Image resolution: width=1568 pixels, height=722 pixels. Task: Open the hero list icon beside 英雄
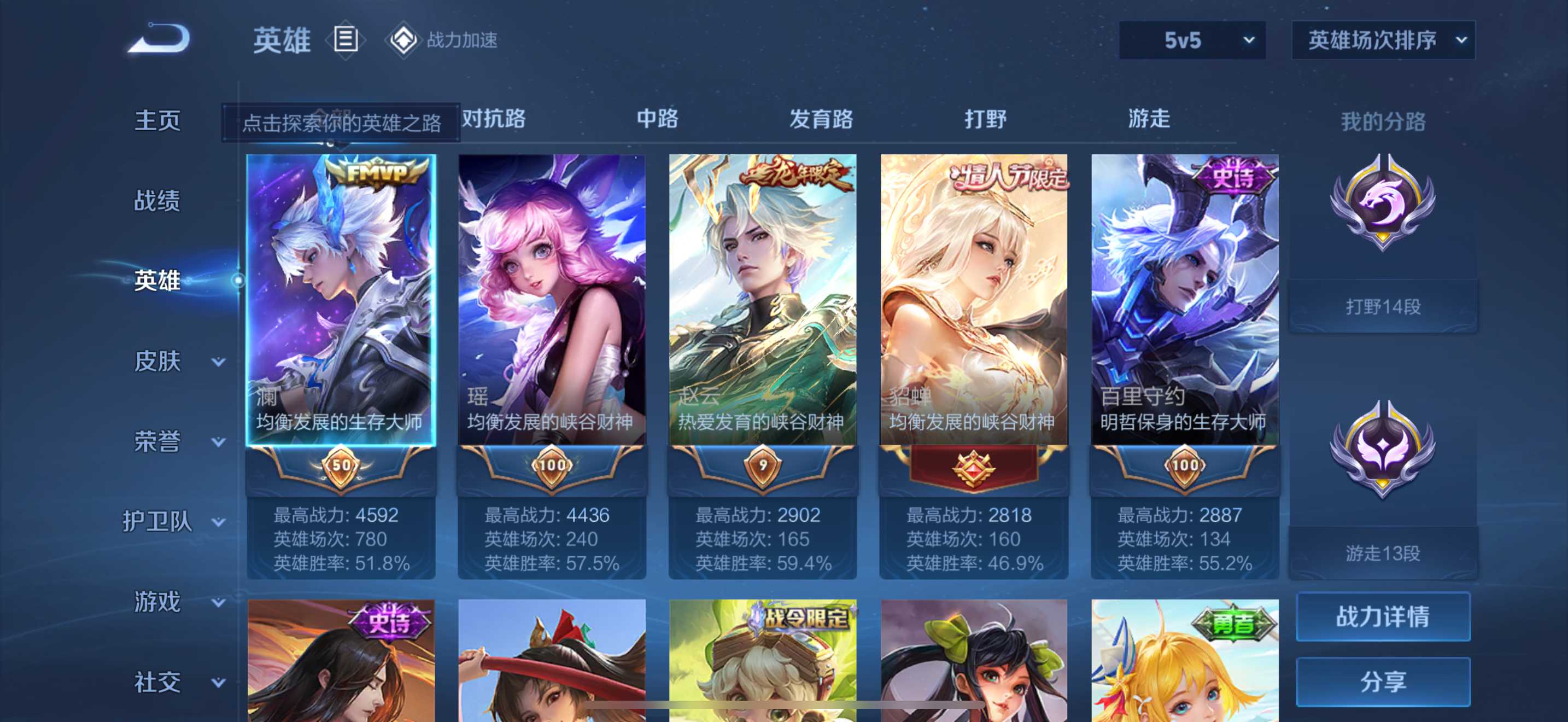(345, 40)
